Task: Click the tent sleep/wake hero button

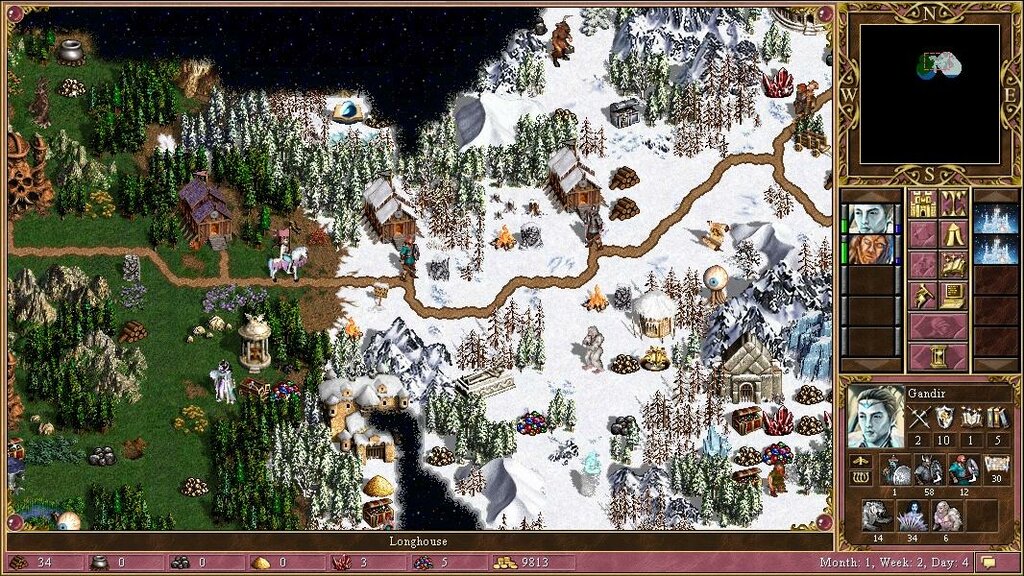Action: point(953,235)
